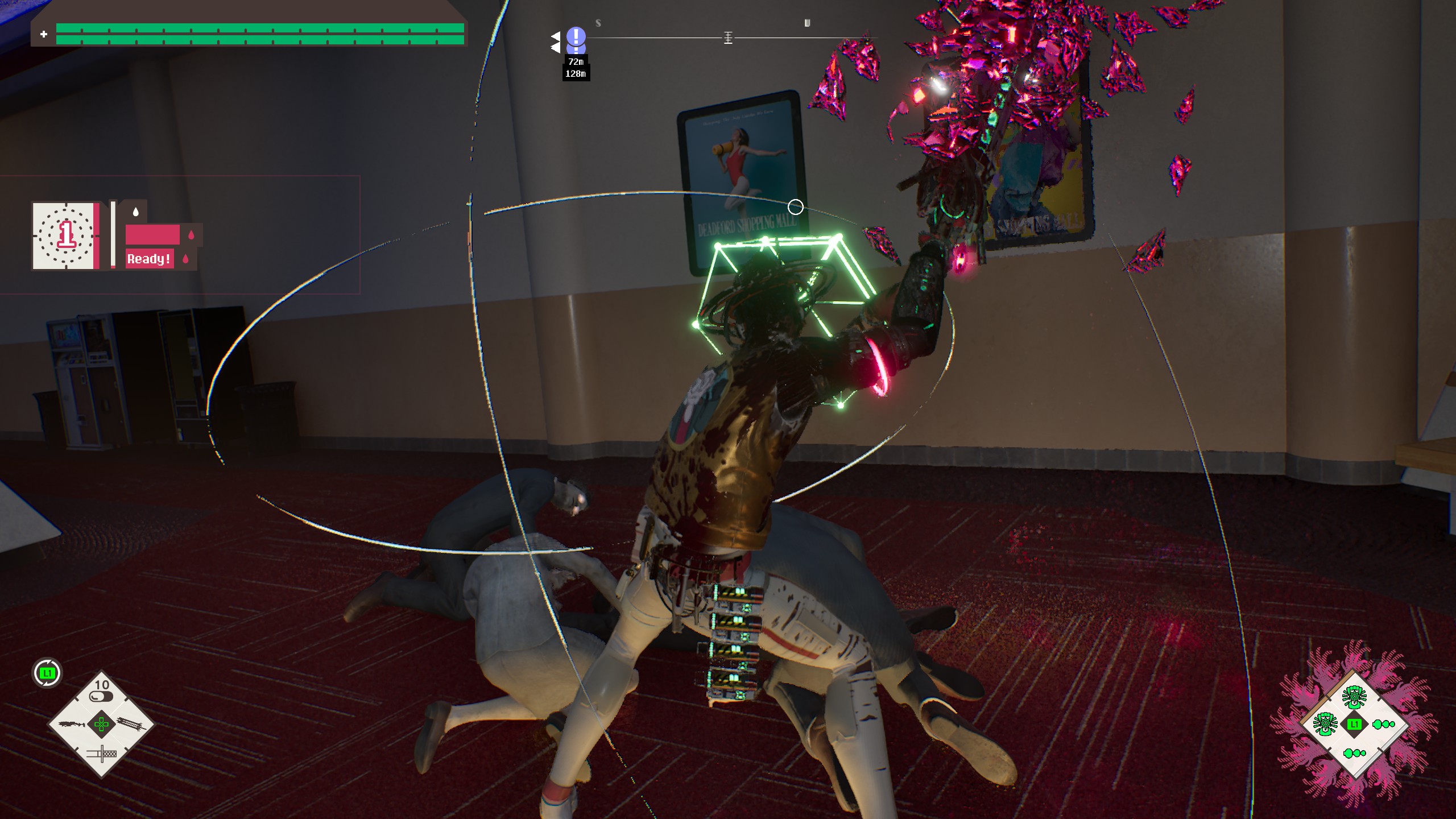1456x819 pixels.
Task: Equip the katana from the weapon wheel
Action: click(102, 754)
